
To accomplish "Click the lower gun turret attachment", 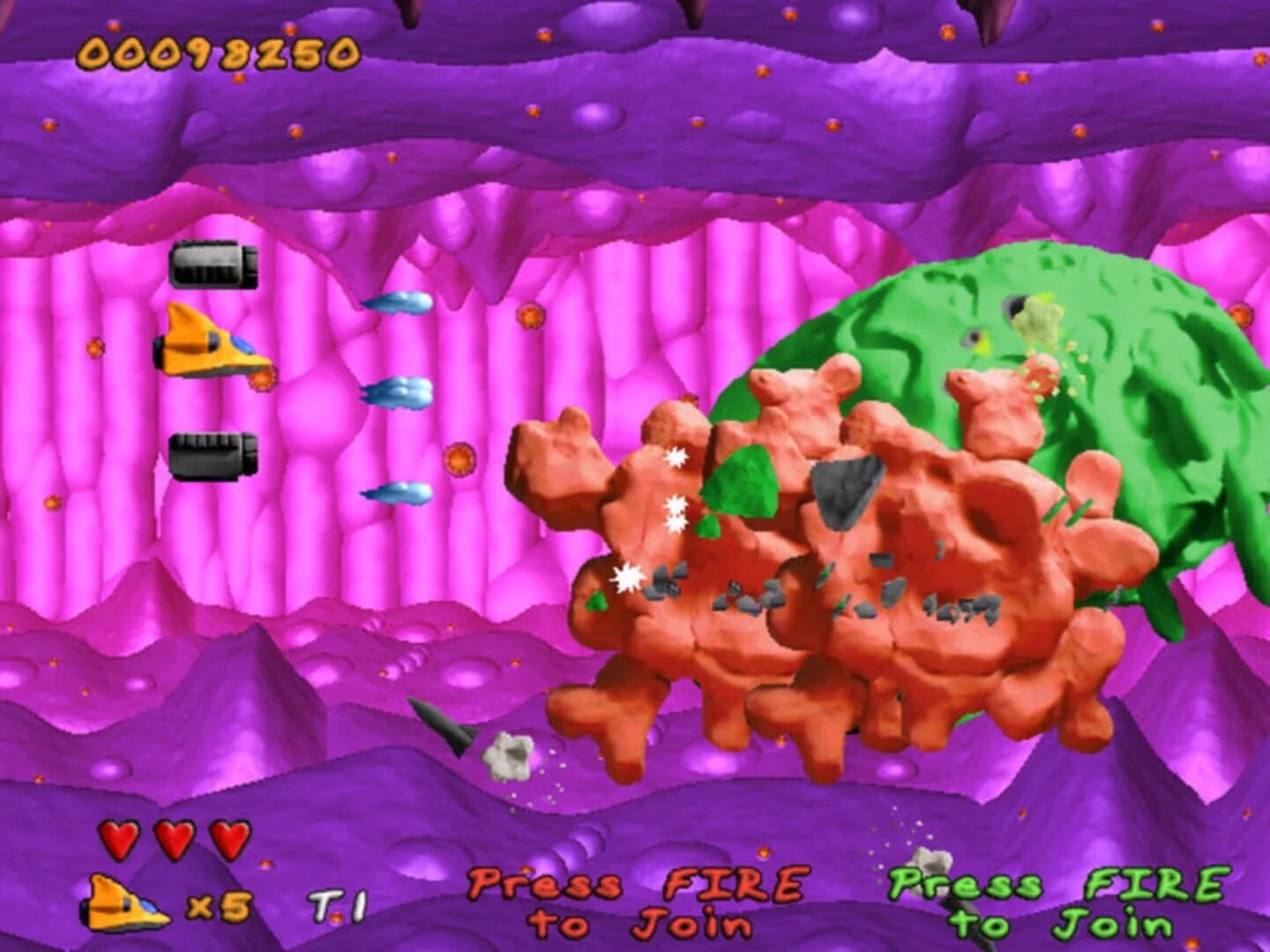I will (212, 455).
